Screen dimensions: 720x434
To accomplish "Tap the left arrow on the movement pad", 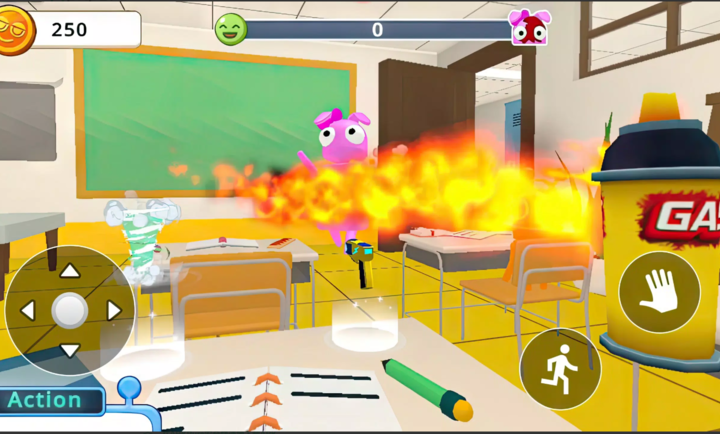I will pyautogui.click(x=28, y=311).
